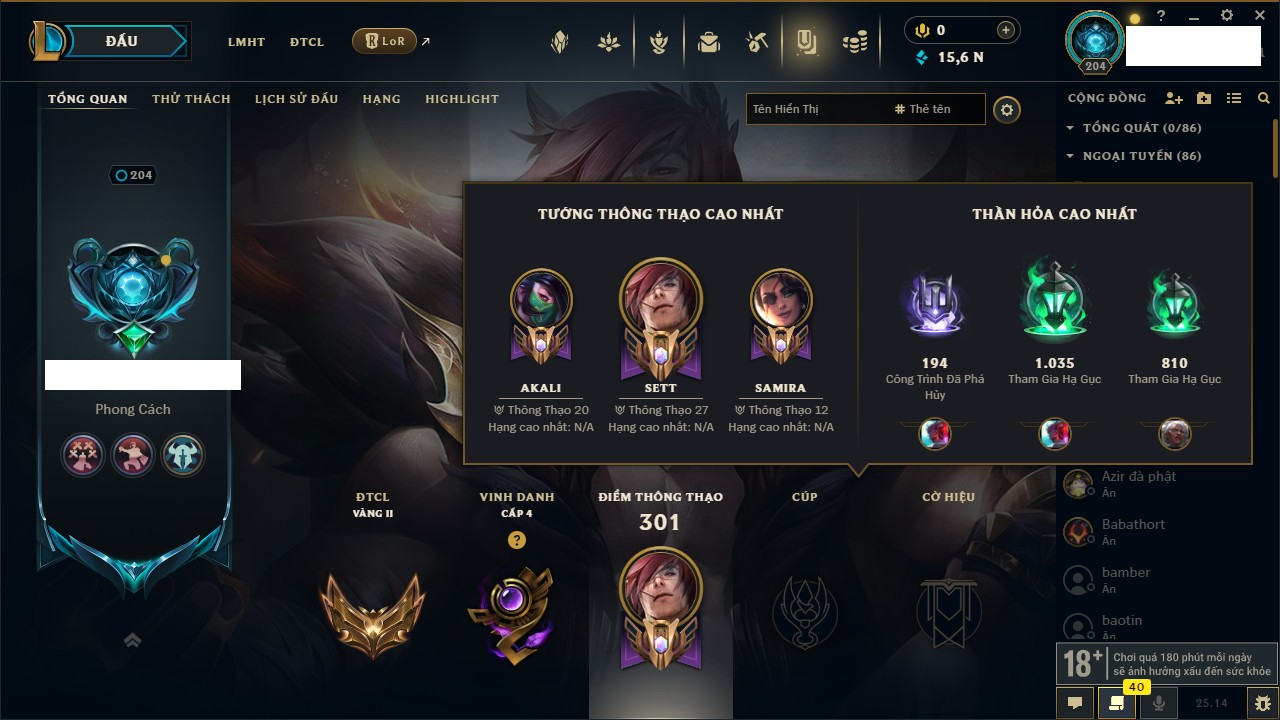Screen dimensions: 1280x720
Task: Select the Tên Hiển Thị search field
Action: (x=815, y=109)
